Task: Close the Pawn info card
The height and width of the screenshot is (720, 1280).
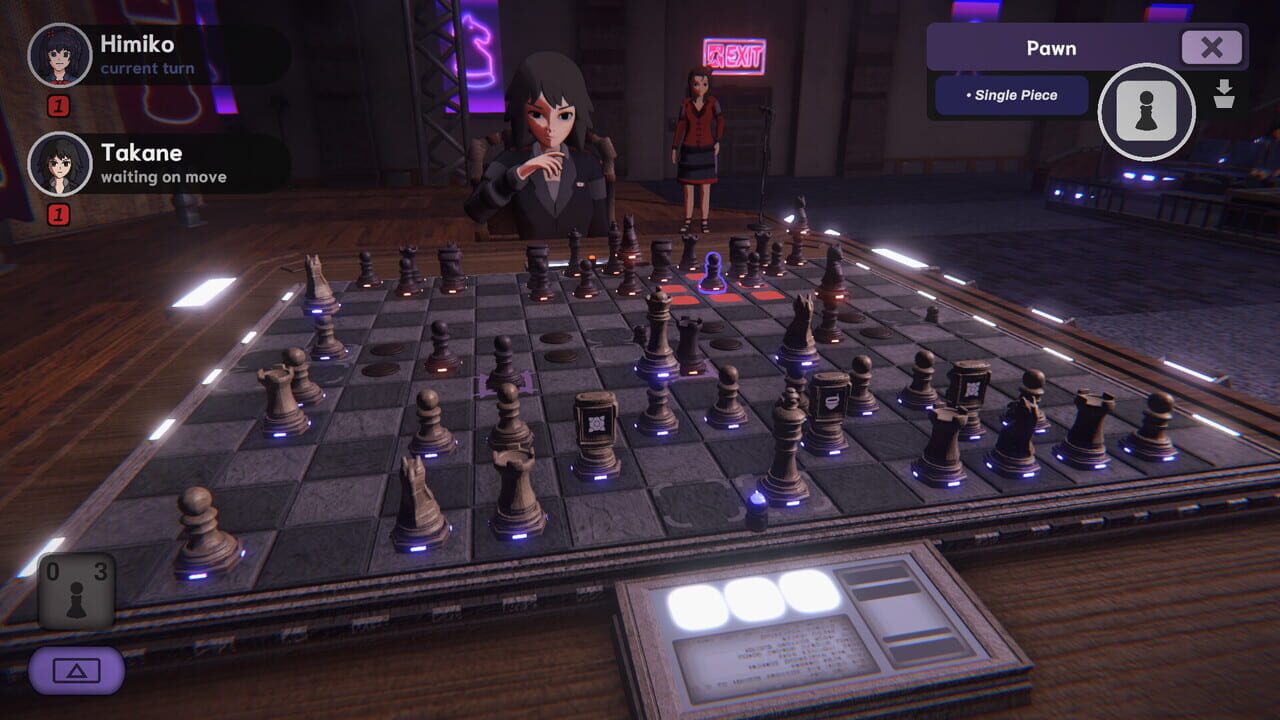Action: [1211, 47]
